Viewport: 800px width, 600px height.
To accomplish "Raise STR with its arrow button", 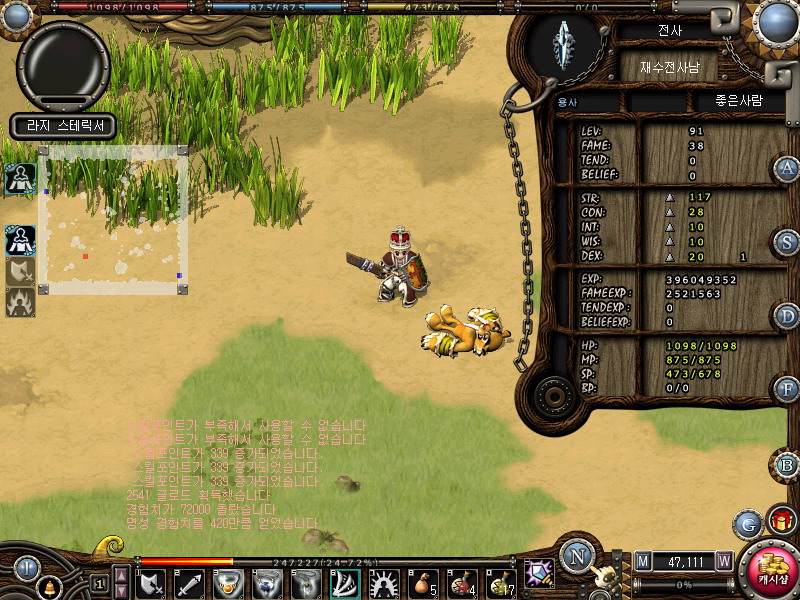I will pos(671,198).
